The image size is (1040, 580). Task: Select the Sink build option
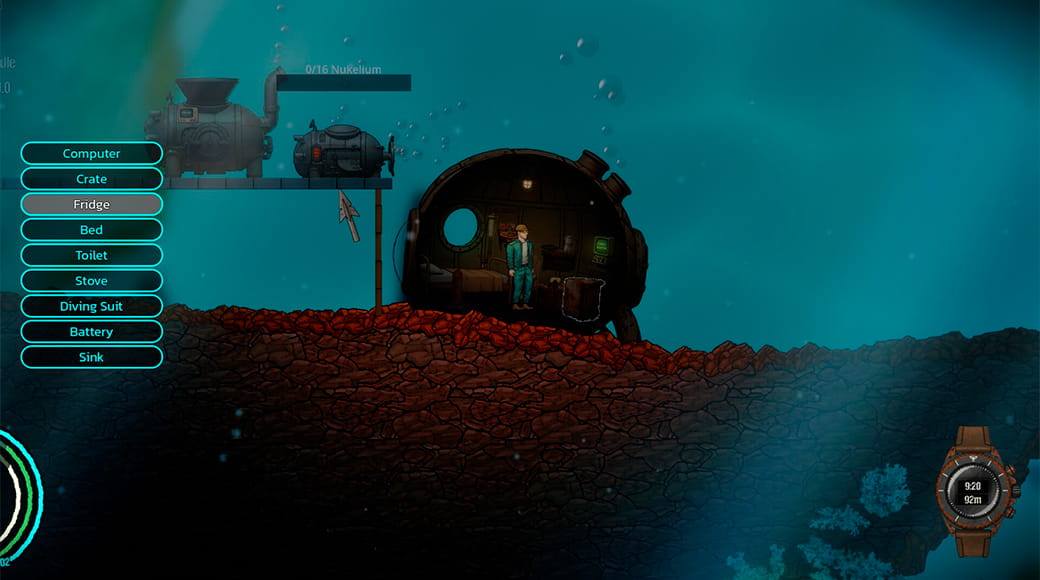pos(91,357)
